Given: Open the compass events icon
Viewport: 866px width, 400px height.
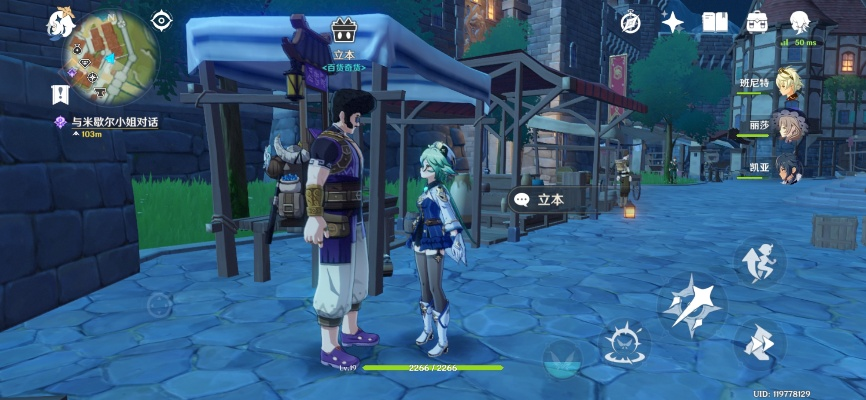Looking at the screenshot, I should [x=630, y=22].
